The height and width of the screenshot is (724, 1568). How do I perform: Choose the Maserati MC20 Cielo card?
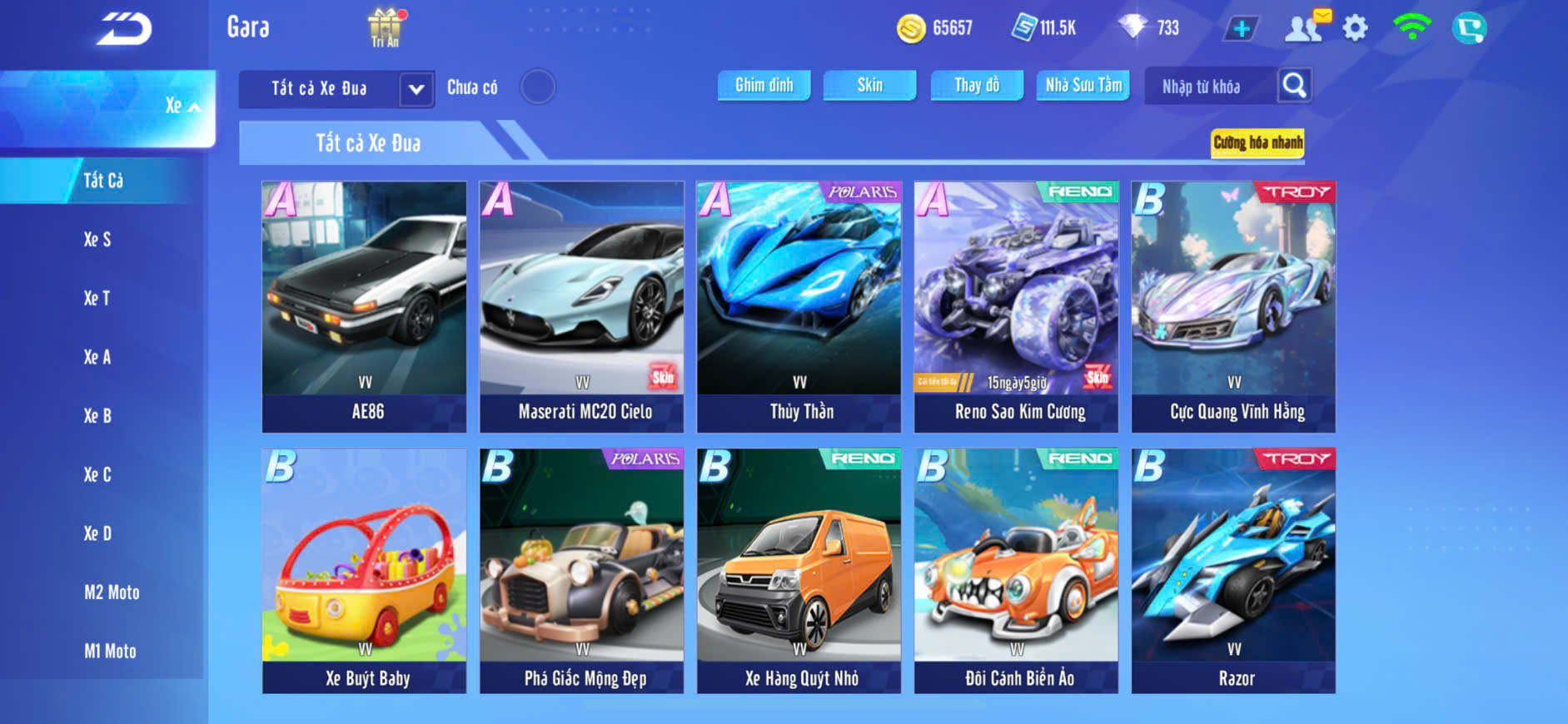coord(582,306)
